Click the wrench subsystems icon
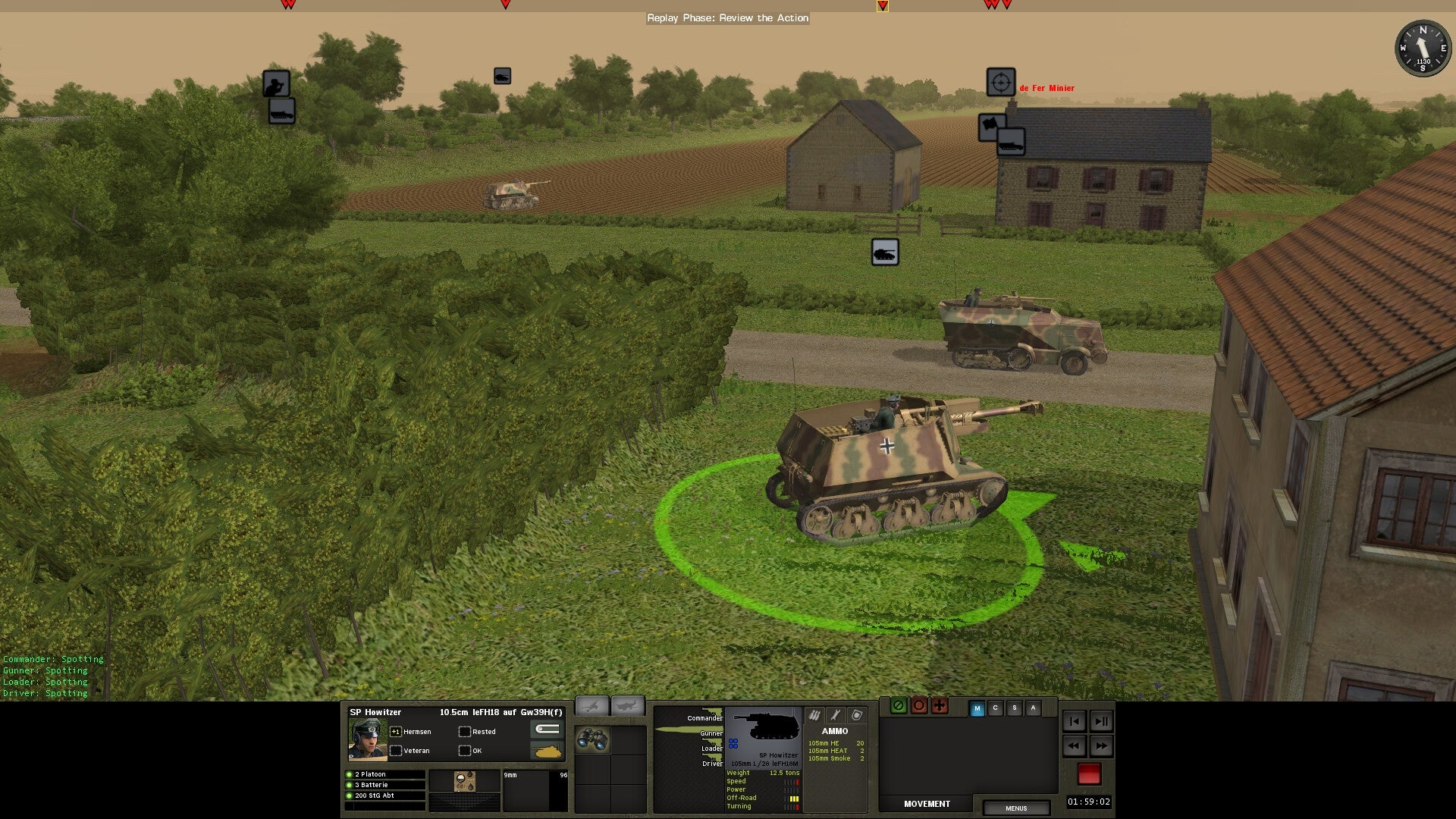The height and width of the screenshot is (819, 1456). coord(835,715)
